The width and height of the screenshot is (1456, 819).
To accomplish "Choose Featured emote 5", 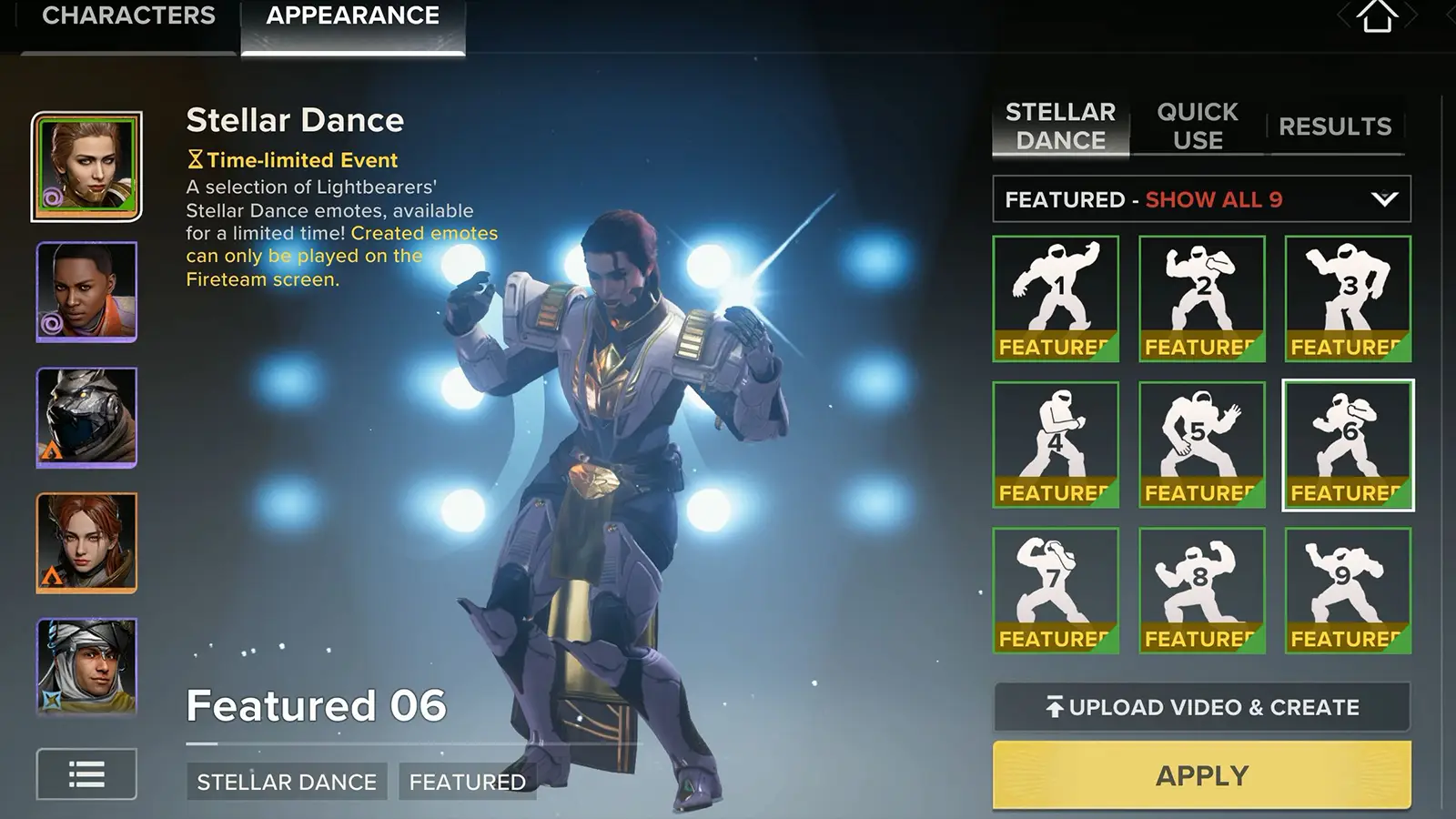I will click(x=1201, y=443).
